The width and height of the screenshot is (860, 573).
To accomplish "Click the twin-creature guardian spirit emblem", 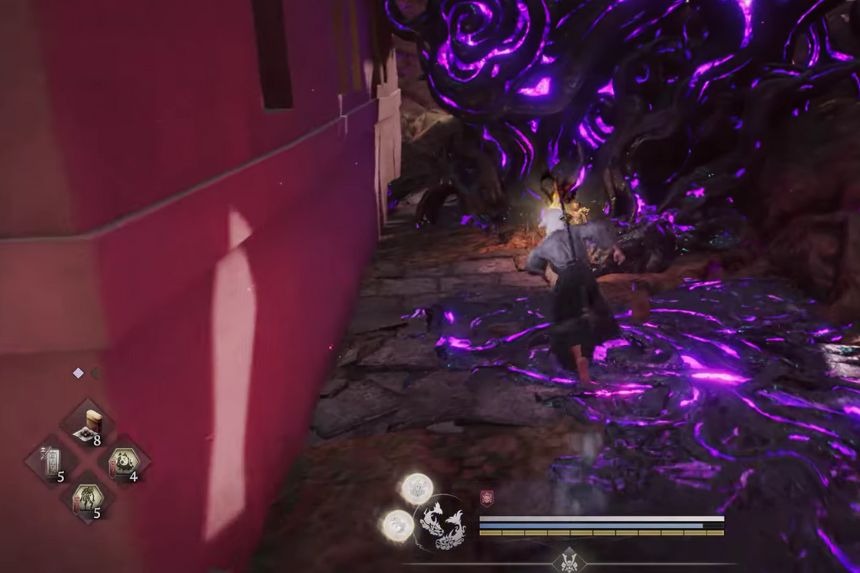I will click(443, 523).
